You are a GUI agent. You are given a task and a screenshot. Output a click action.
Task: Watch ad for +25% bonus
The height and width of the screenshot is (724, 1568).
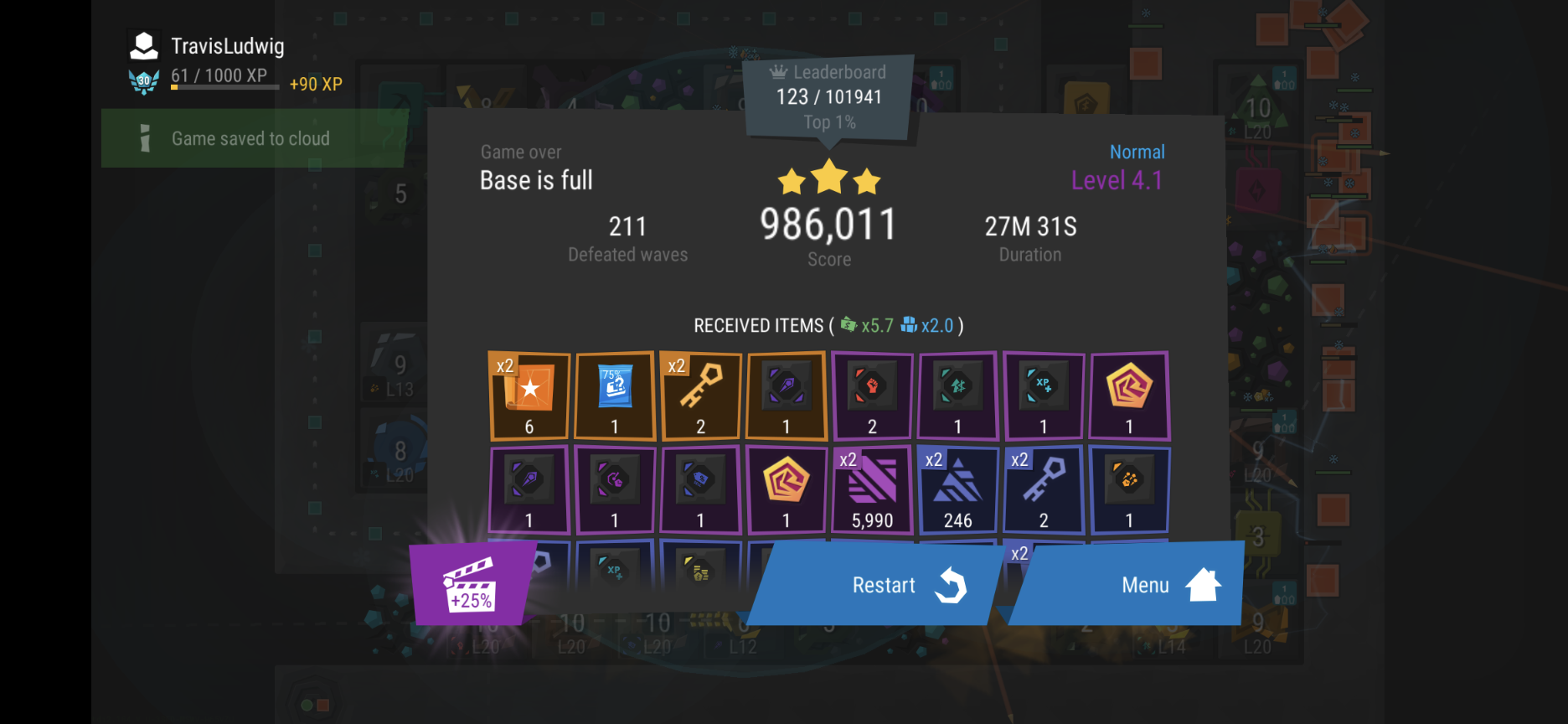(x=471, y=584)
